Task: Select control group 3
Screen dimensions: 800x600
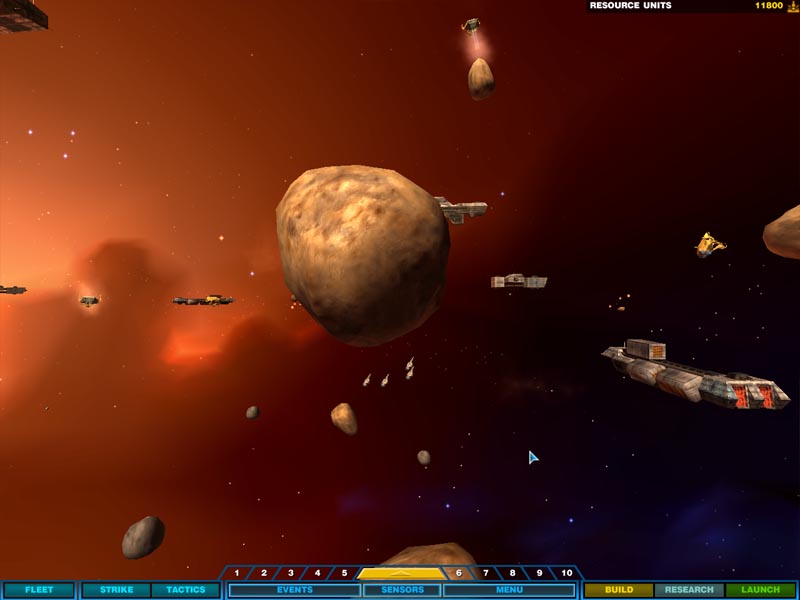Action: click(291, 573)
